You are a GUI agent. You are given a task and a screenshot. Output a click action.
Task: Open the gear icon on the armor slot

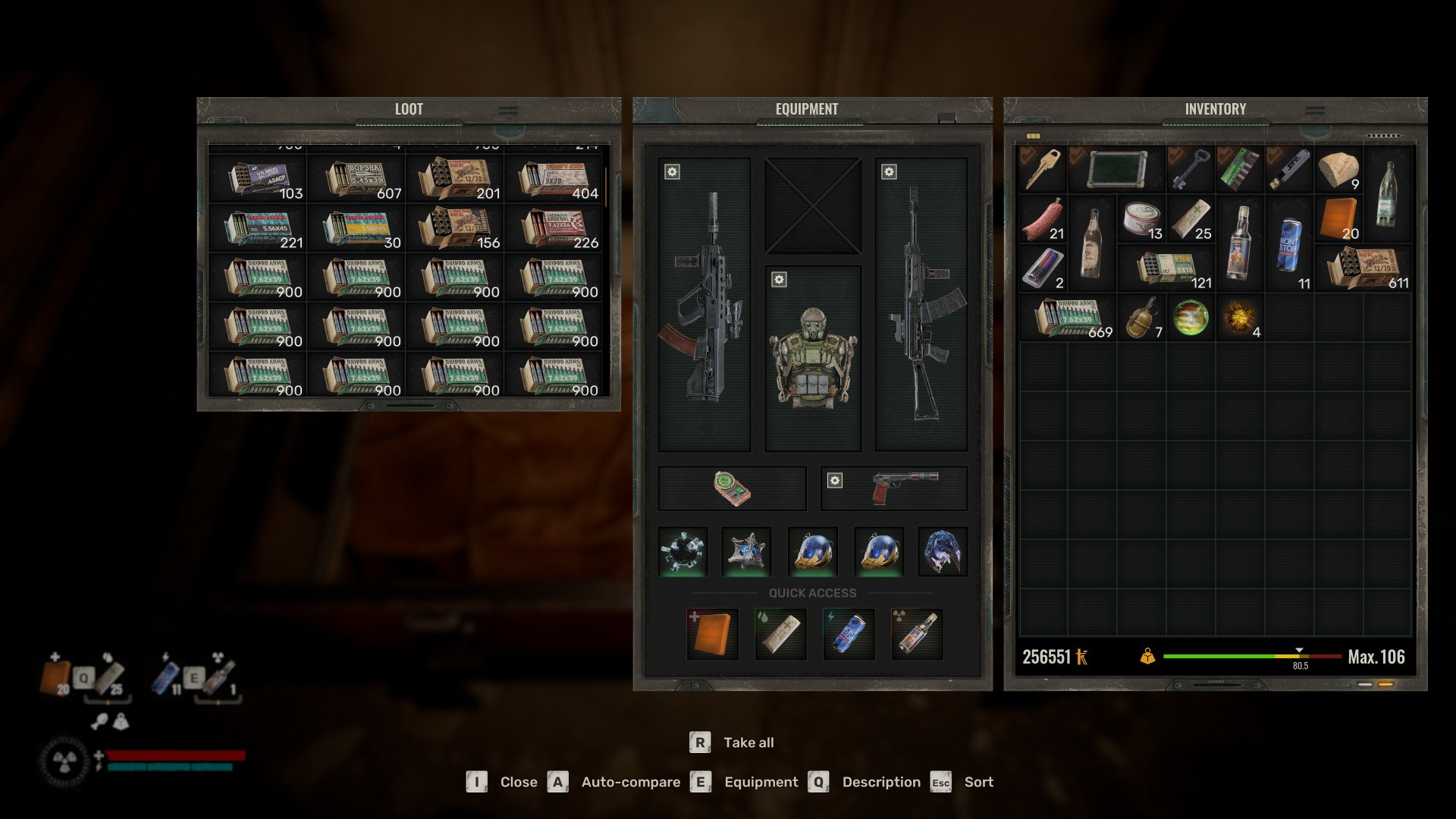tap(779, 280)
